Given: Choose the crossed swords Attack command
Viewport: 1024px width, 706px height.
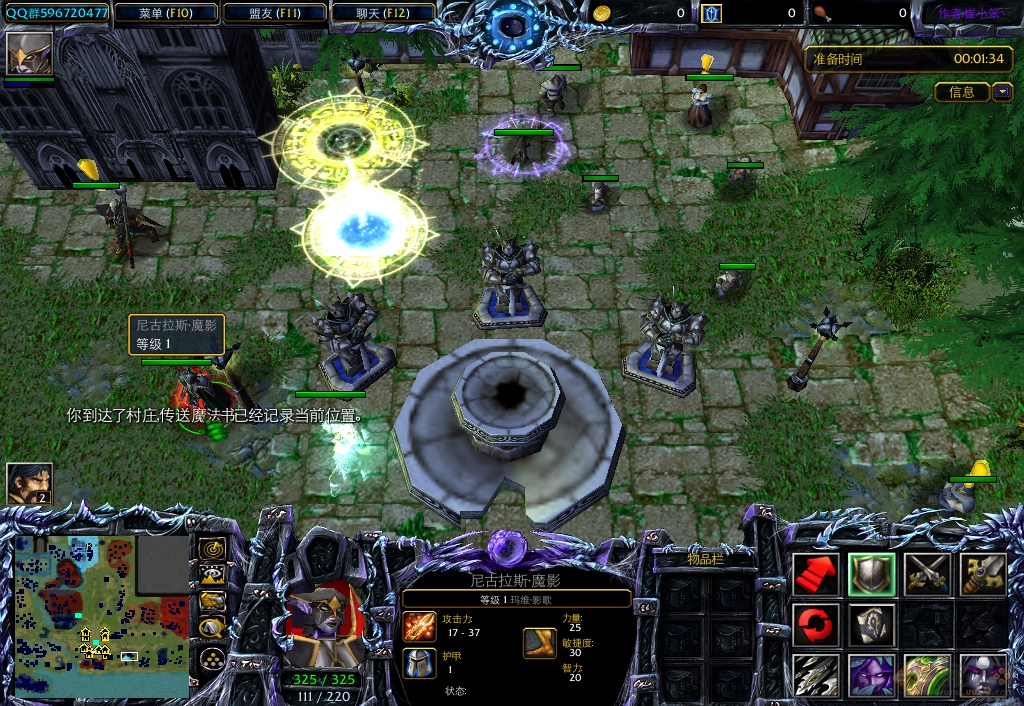Looking at the screenshot, I should pyautogui.click(x=926, y=574).
